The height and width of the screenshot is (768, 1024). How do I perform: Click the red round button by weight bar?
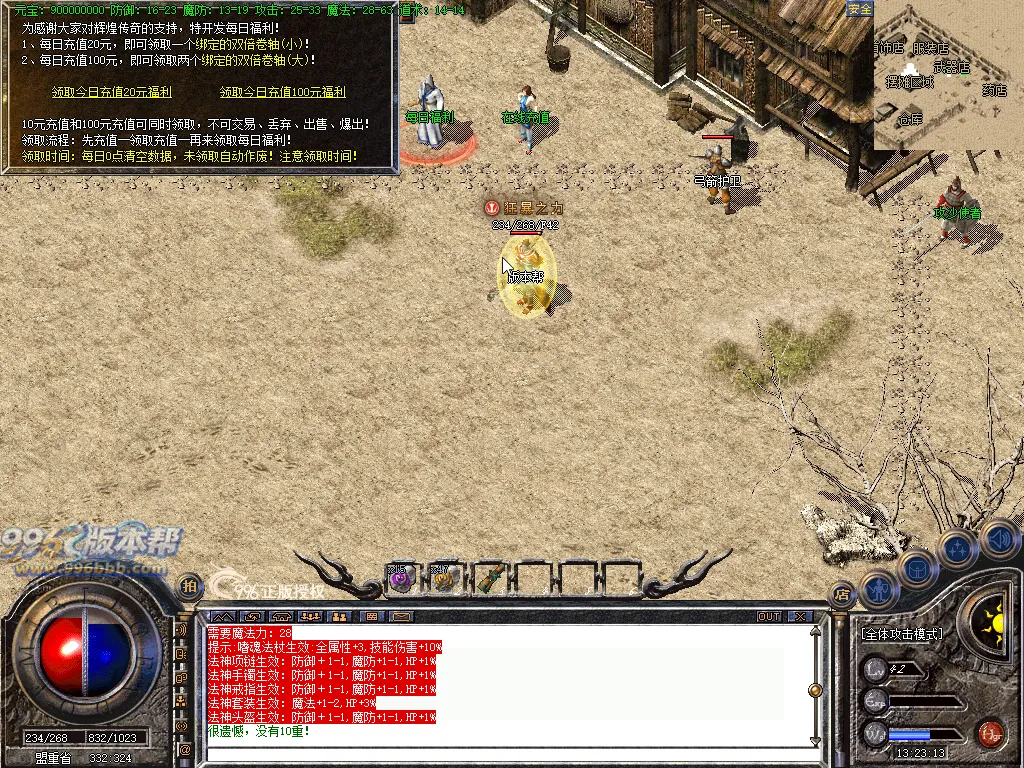[990, 732]
